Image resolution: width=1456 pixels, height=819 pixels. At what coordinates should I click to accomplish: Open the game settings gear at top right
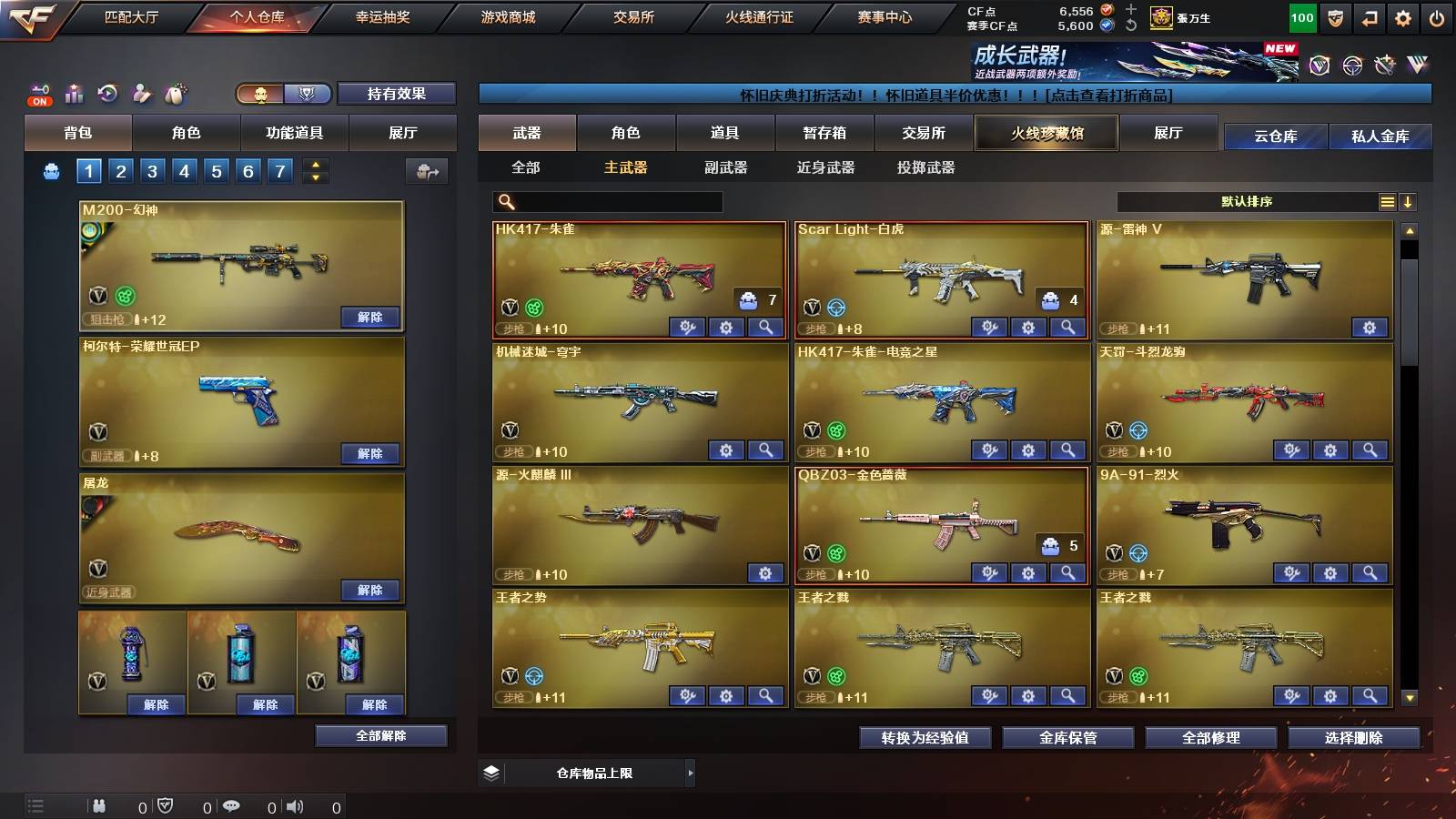click(1403, 17)
